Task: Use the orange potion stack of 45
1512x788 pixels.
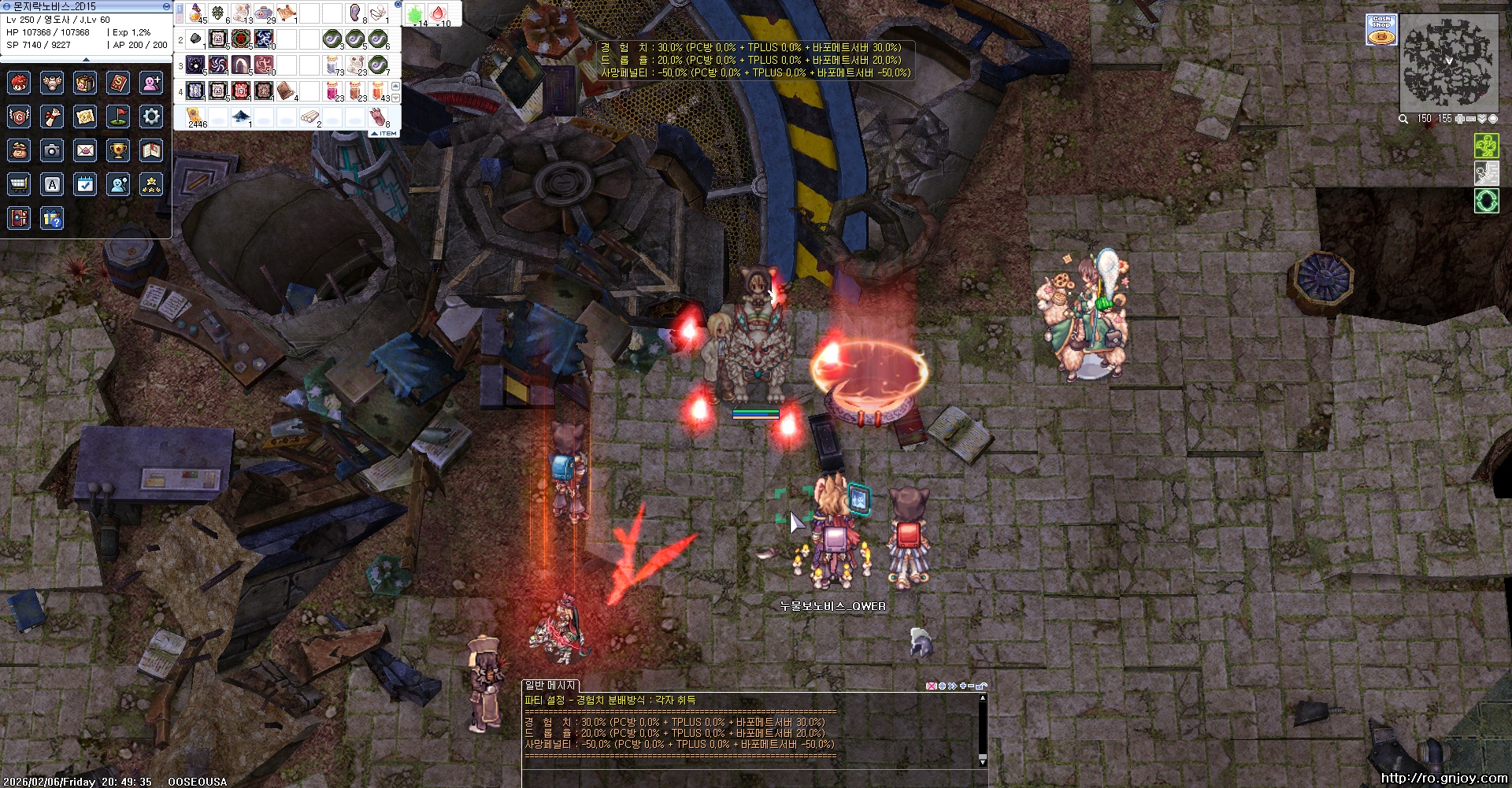Action: click(196, 13)
